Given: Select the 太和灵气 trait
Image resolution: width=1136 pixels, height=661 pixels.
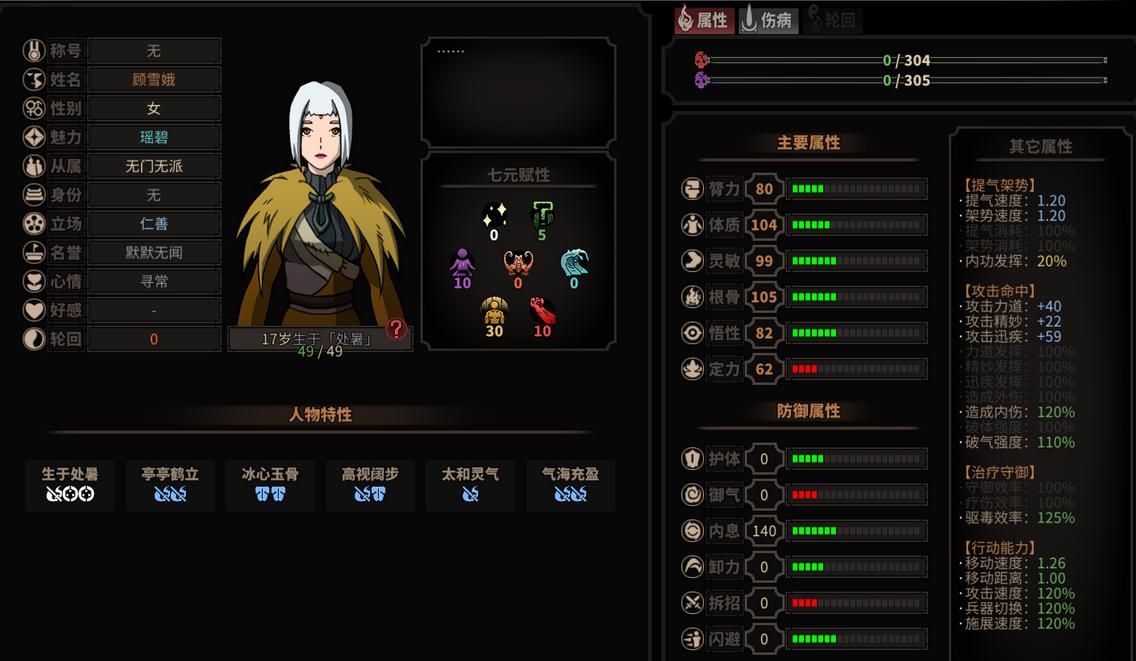Looking at the screenshot, I should [x=470, y=484].
